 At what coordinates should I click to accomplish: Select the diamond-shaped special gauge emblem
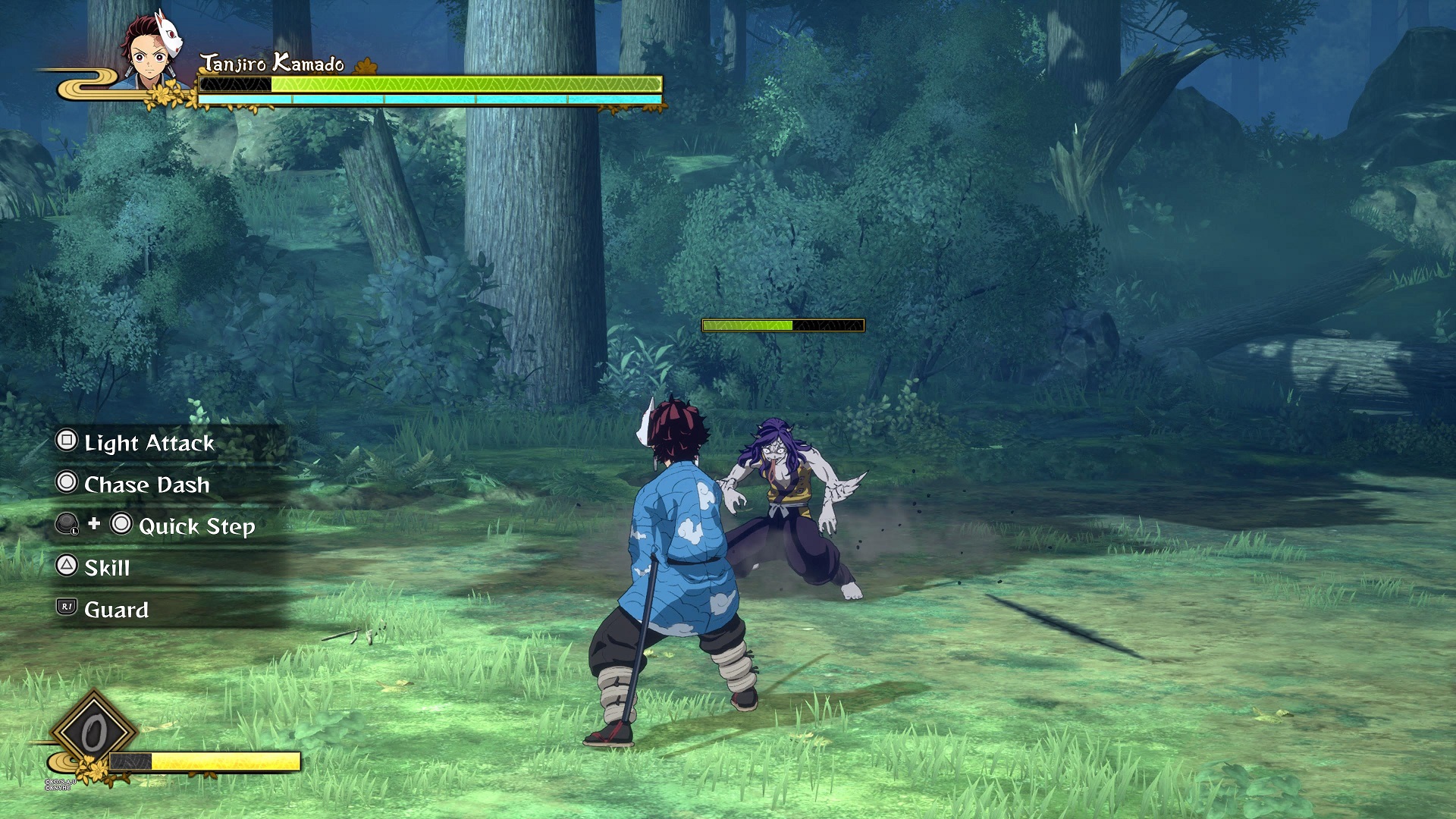tap(94, 733)
